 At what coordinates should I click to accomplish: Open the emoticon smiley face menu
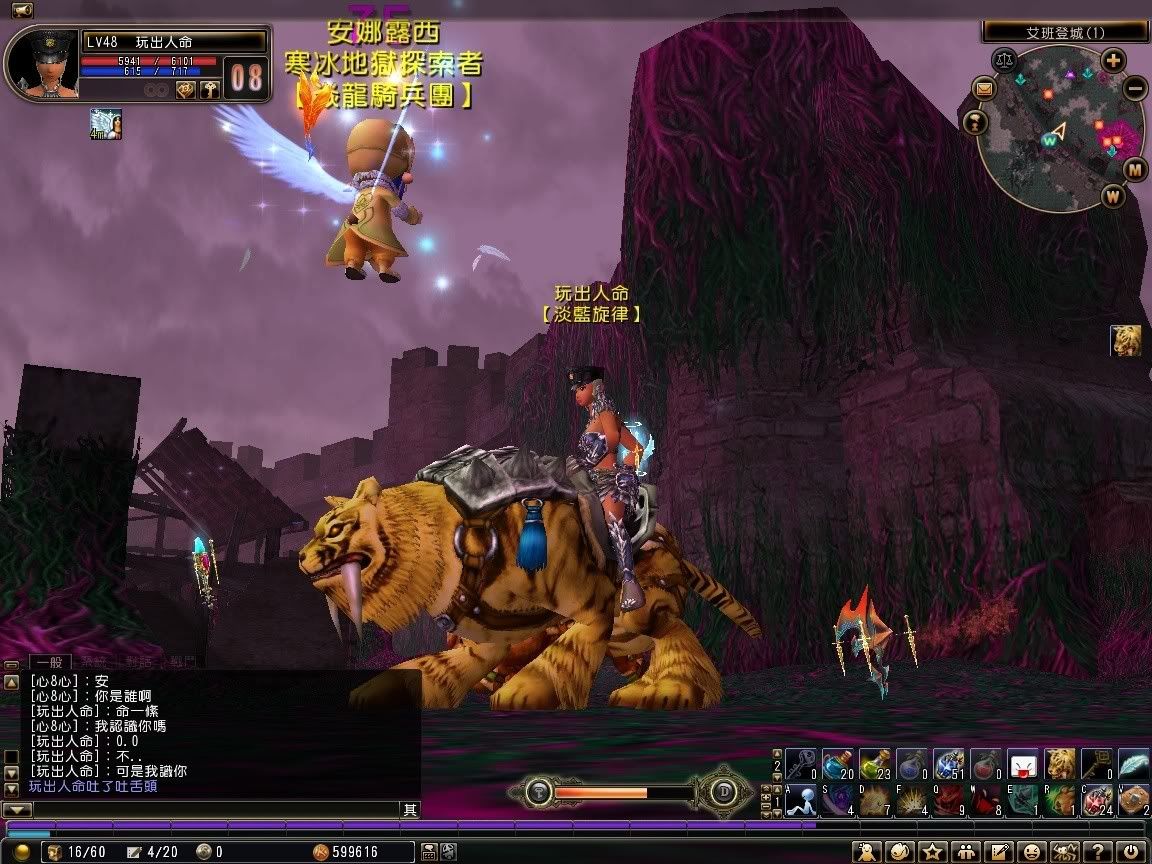1032,852
